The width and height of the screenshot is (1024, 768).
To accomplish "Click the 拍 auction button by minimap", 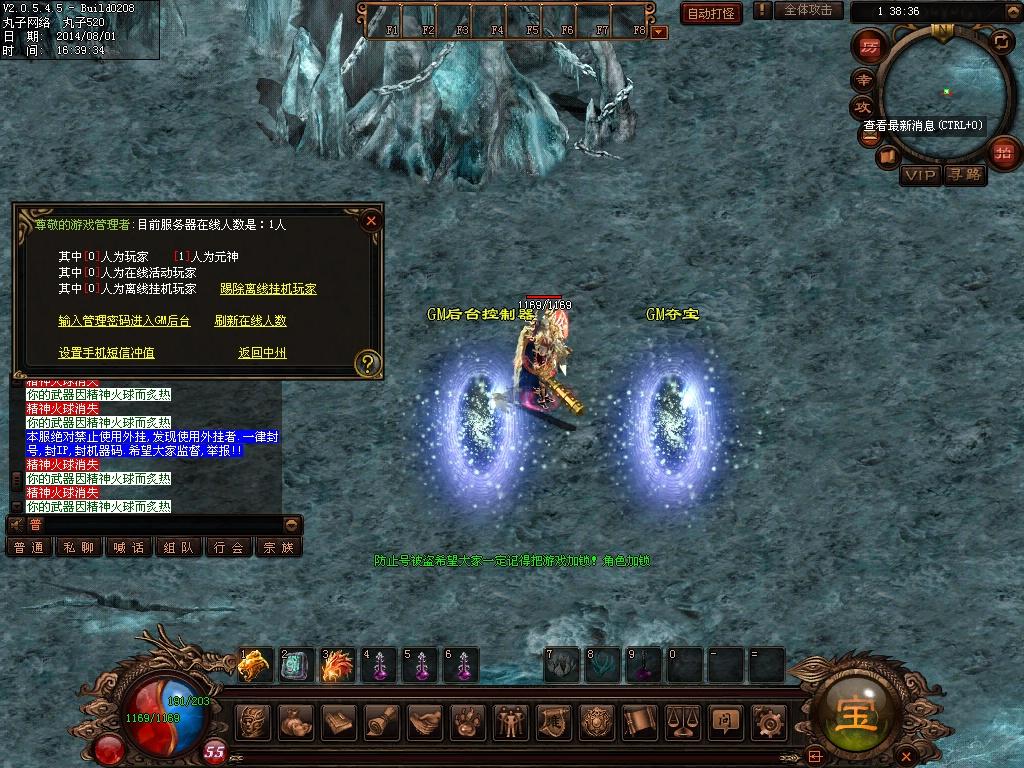I will (x=1003, y=153).
